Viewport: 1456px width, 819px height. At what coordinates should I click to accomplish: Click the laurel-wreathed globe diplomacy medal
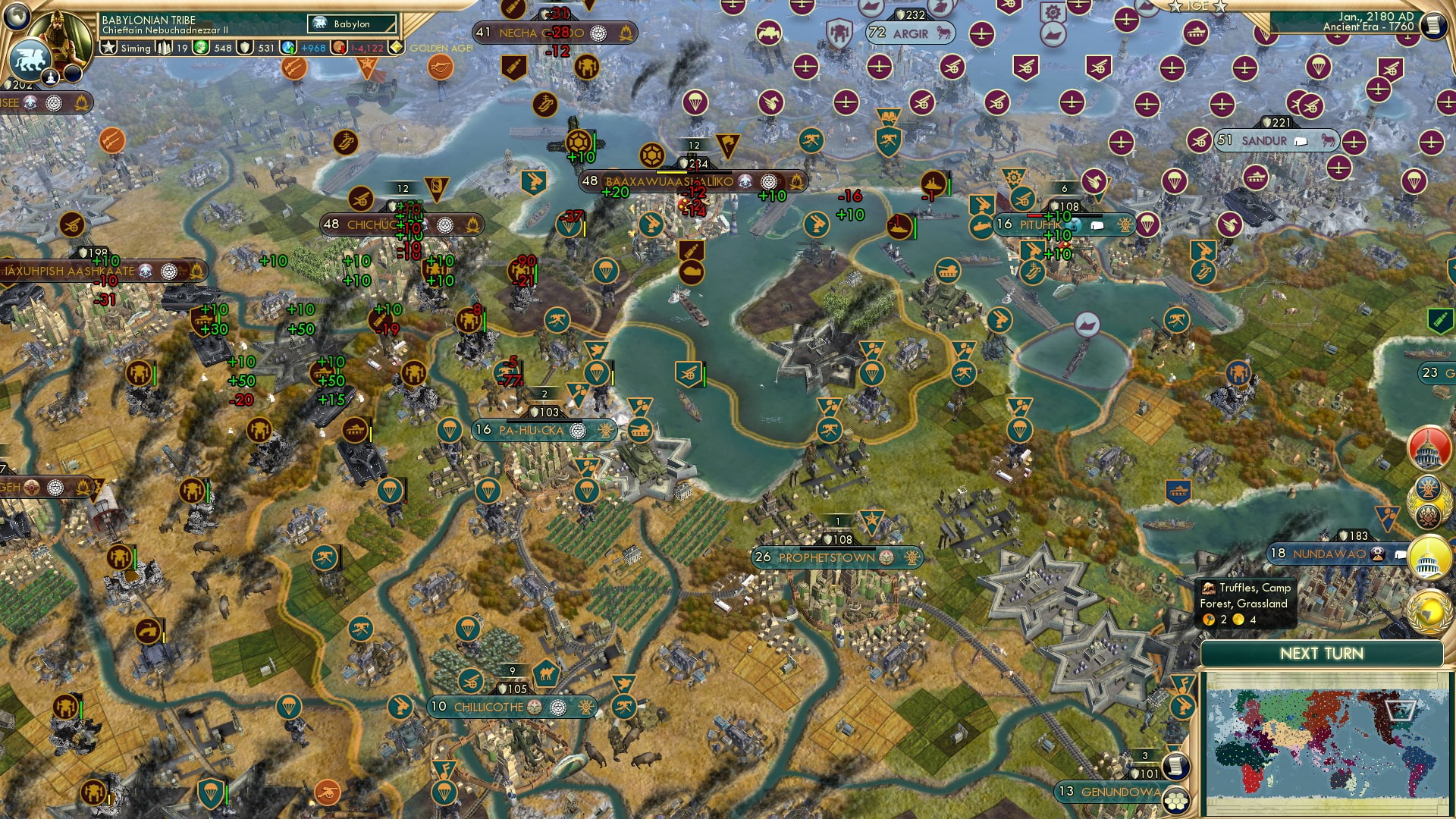click(1429, 613)
